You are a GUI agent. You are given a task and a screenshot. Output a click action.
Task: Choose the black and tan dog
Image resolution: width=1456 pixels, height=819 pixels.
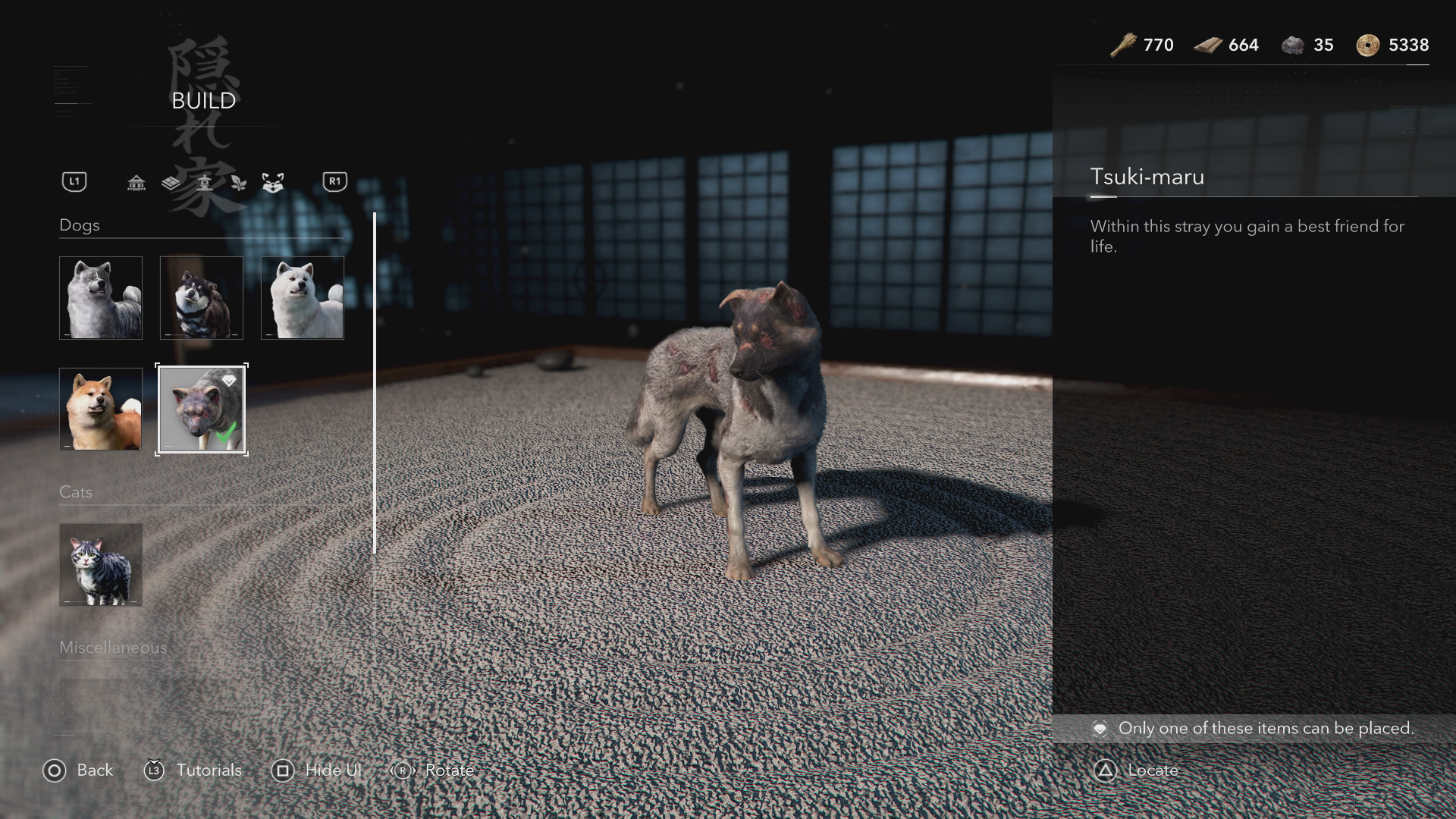click(202, 297)
